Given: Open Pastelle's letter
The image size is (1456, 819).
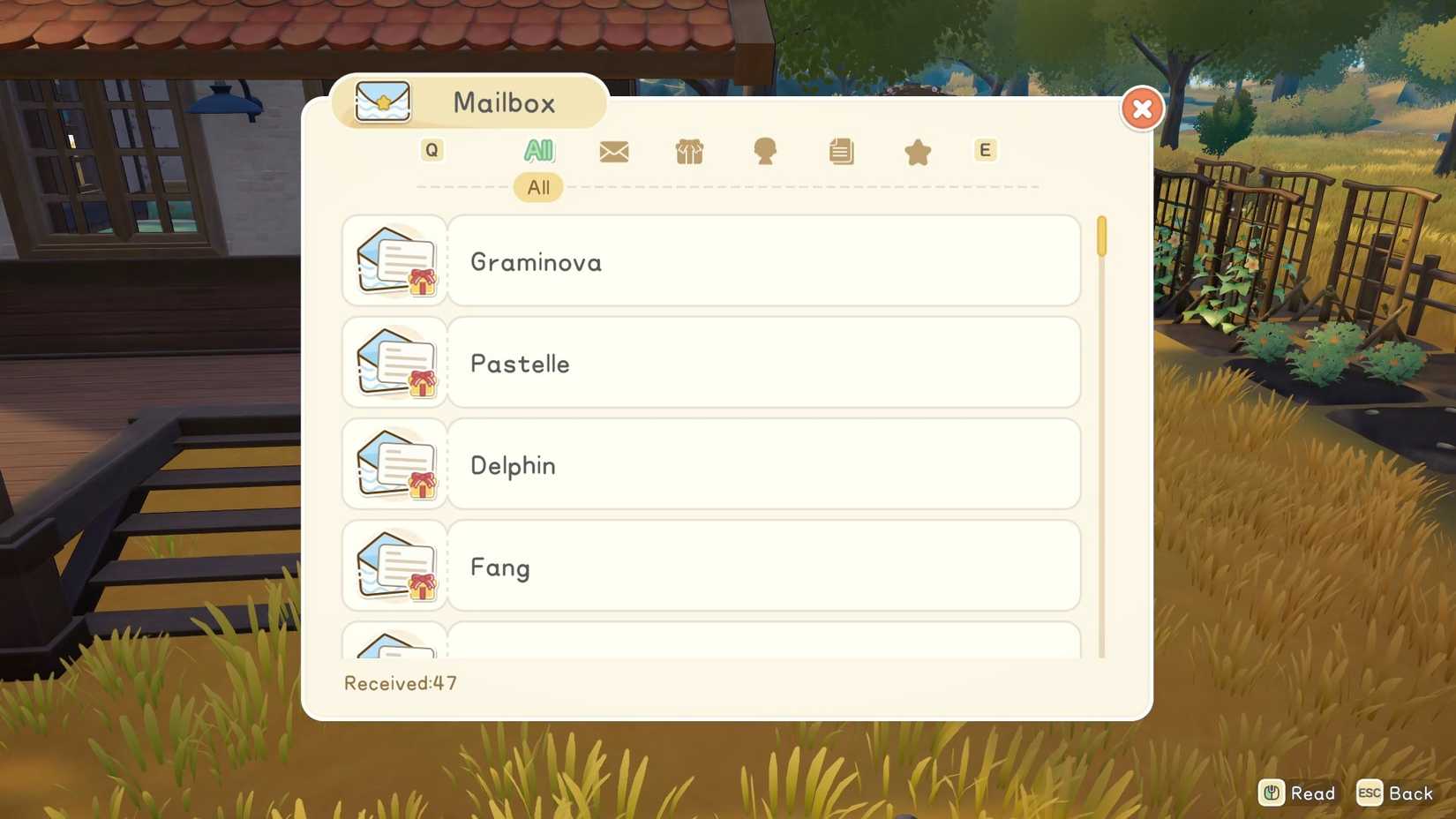Looking at the screenshot, I should pyautogui.click(x=763, y=363).
